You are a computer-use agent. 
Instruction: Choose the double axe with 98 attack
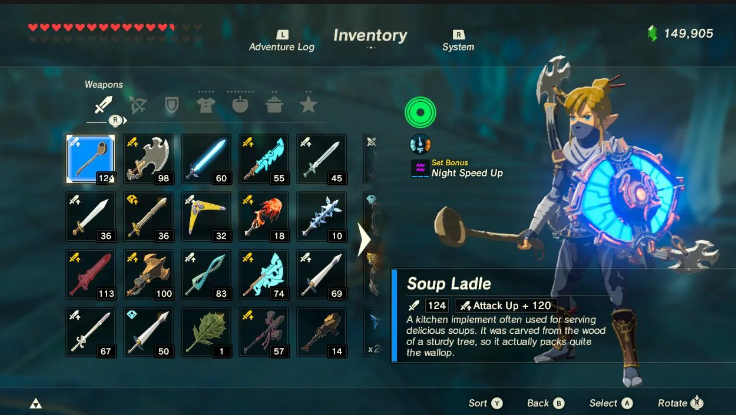[148, 159]
